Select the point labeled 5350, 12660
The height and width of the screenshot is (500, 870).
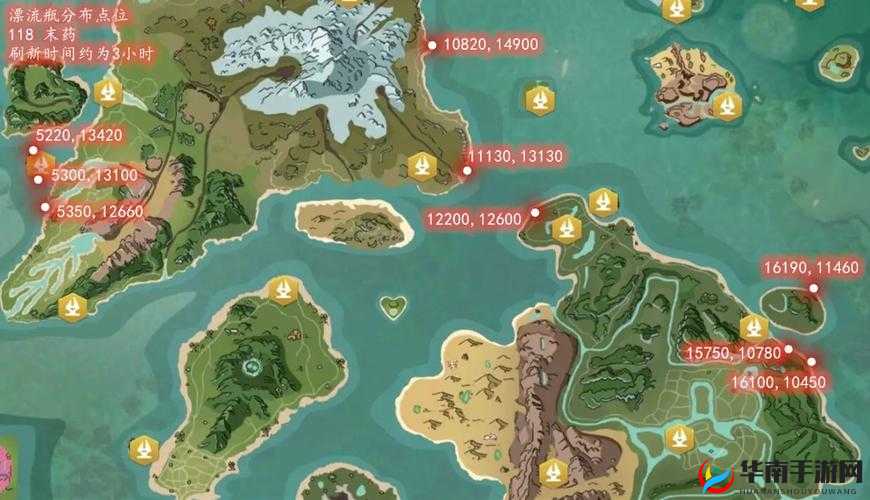[x=45, y=207]
